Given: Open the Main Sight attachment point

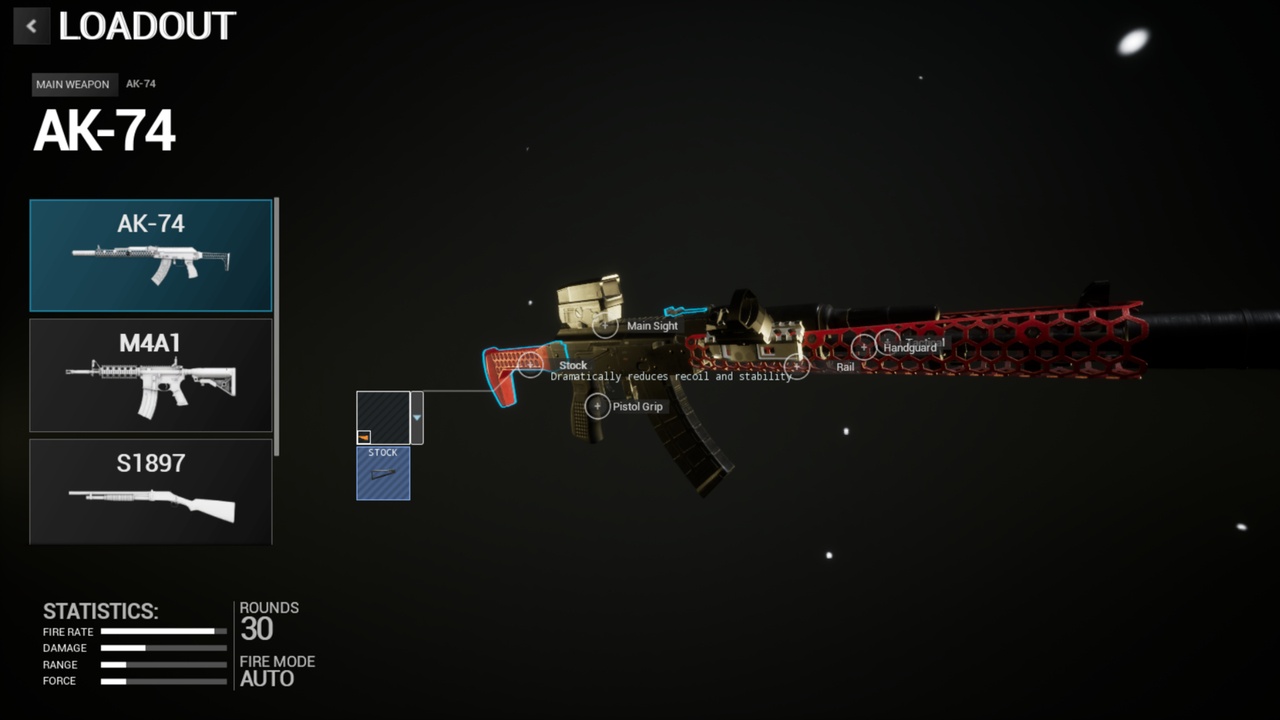Looking at the screenshot, I should [x=605, y=325].
